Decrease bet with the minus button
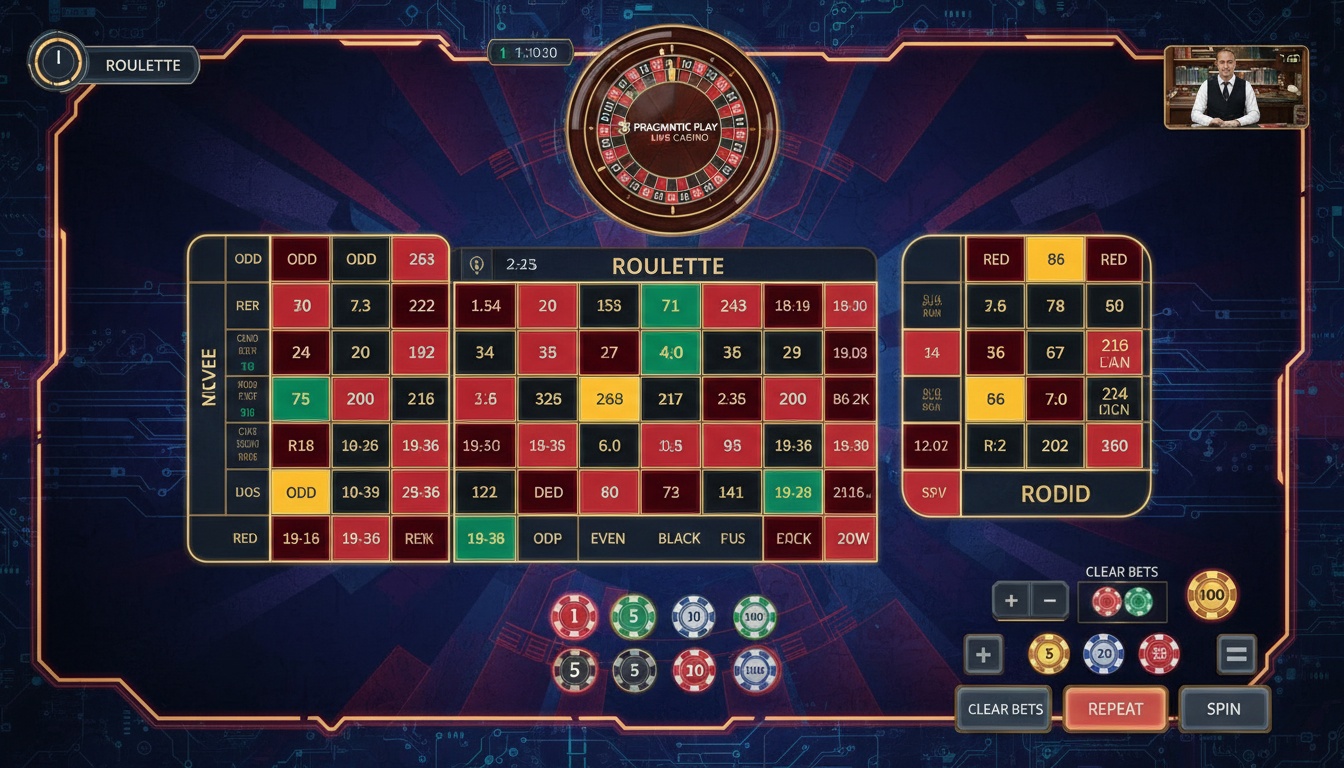Viewport: 1344px width, 768px height. click(1048, 600)
